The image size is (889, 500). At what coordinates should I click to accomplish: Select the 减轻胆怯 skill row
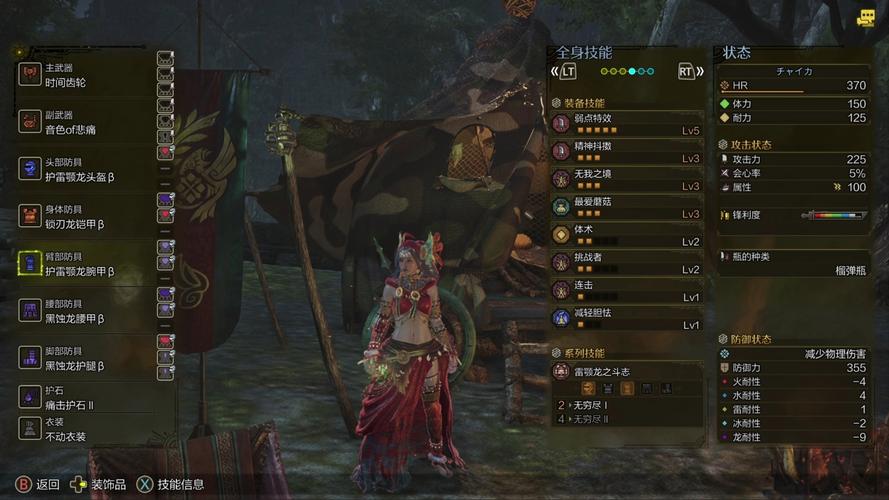(627, 319)
